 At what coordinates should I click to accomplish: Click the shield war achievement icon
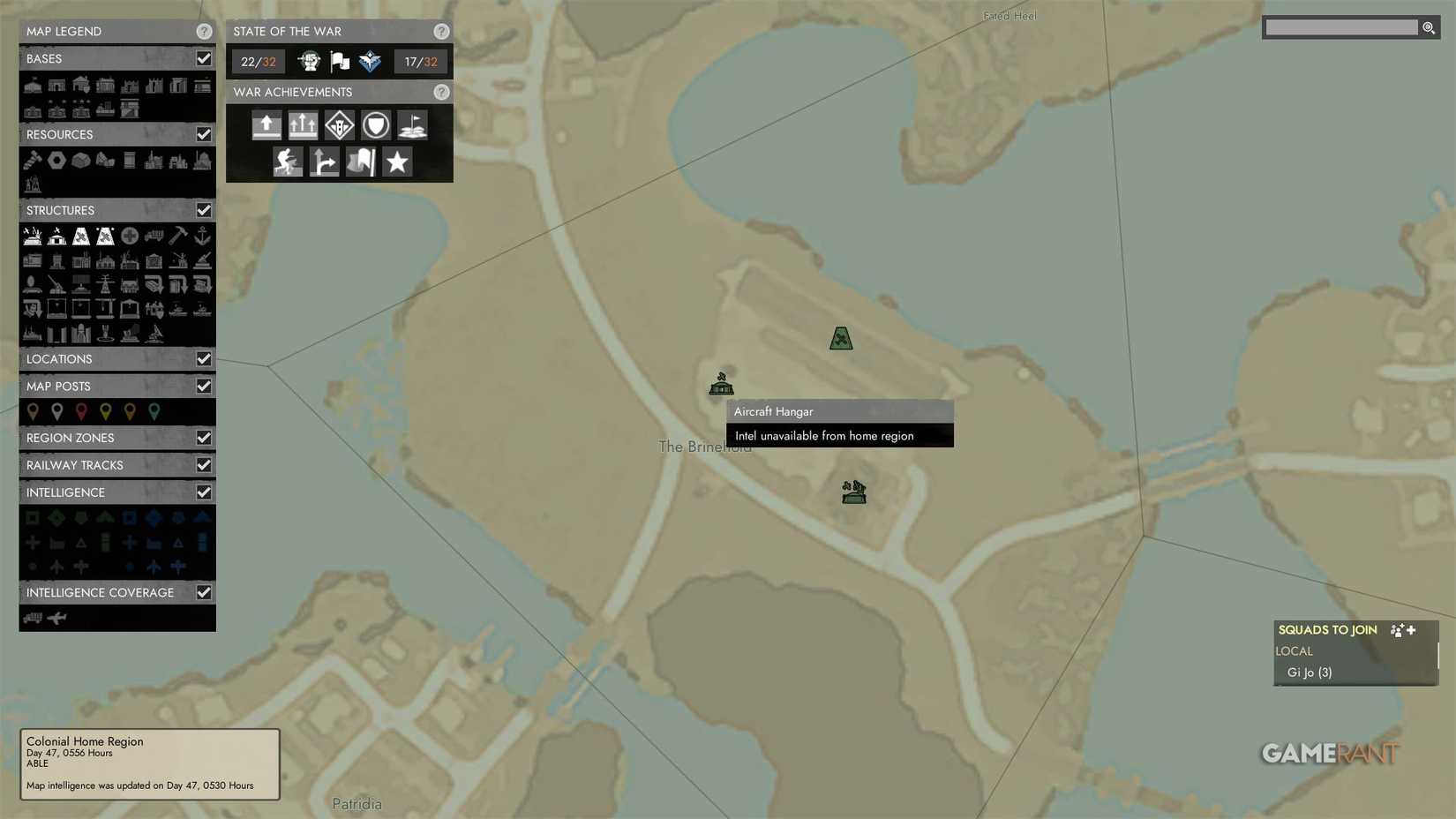point(375,124)
